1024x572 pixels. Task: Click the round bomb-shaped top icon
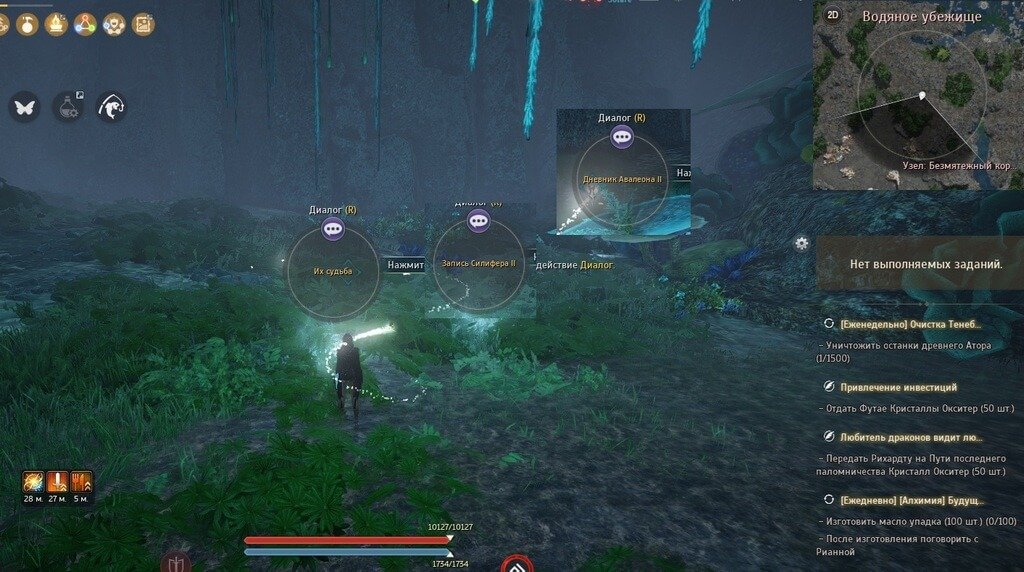pos(27,23)
